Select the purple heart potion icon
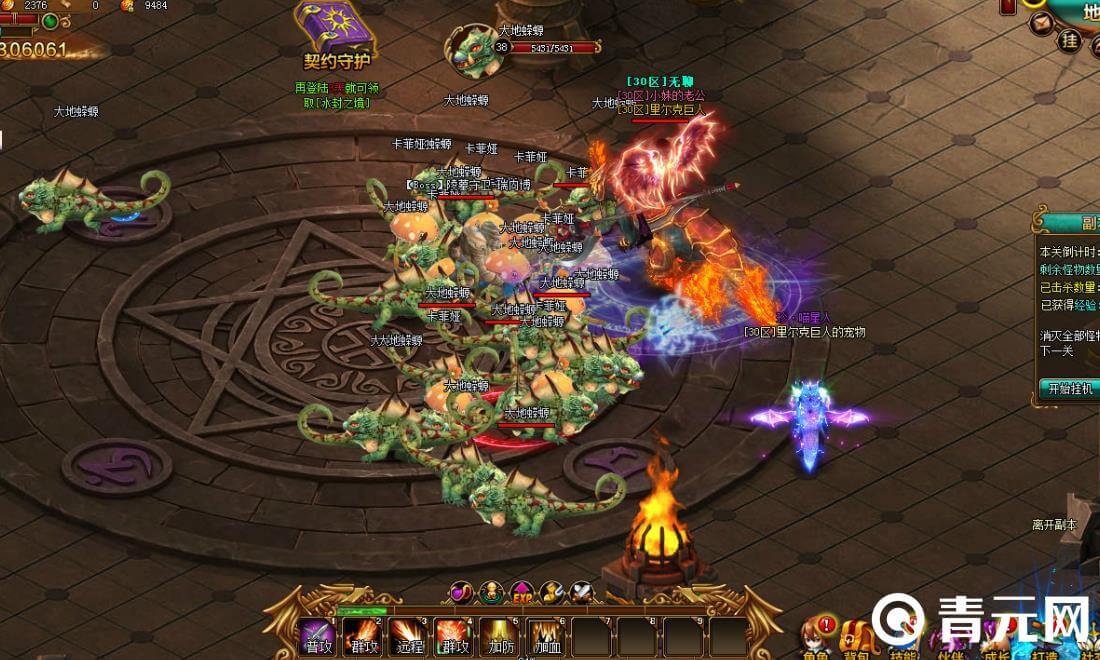1100x660 pixels. (461, 592)
